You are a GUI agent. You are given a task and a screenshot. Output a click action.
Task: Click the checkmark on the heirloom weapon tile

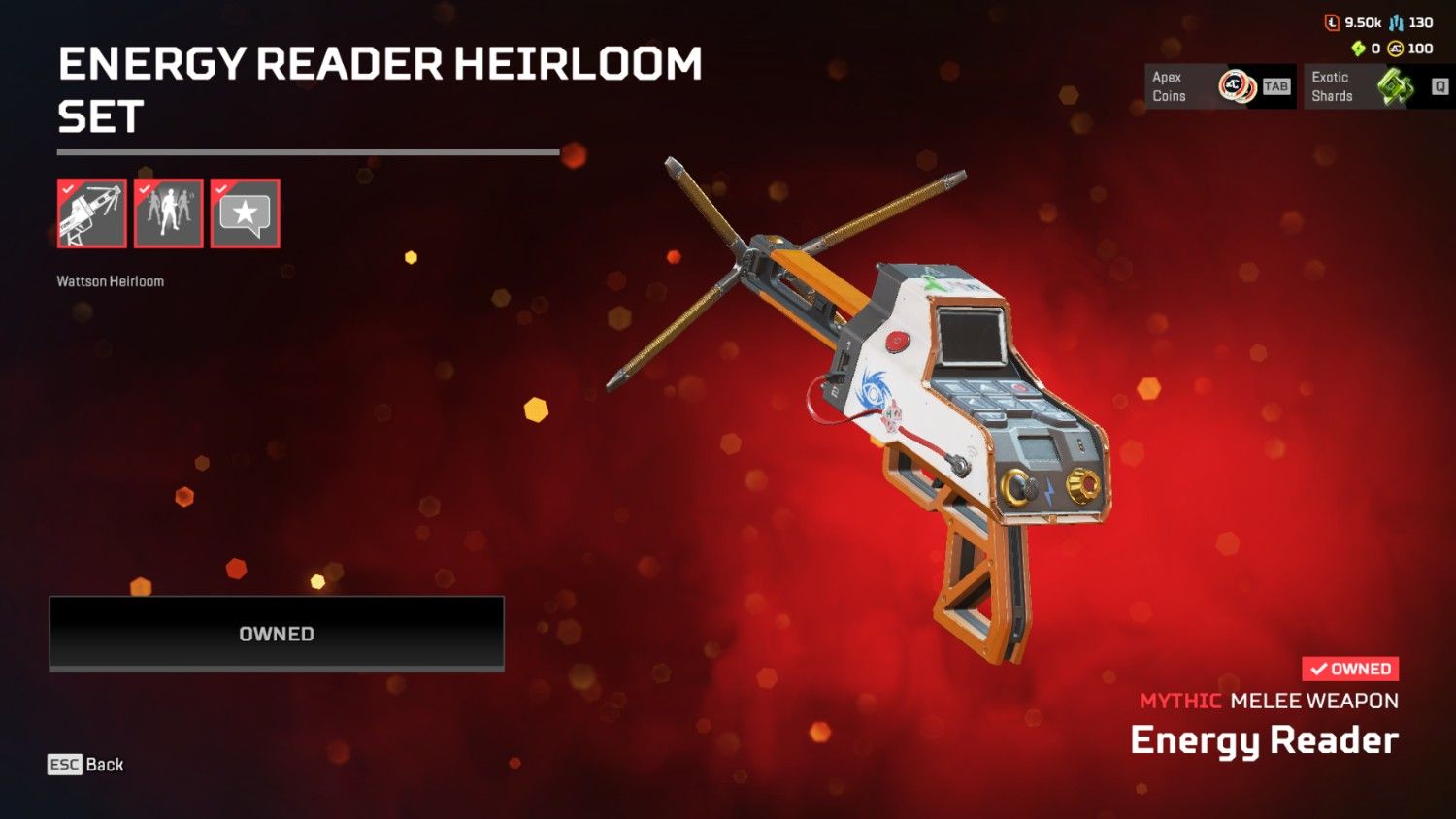point(67,191)
